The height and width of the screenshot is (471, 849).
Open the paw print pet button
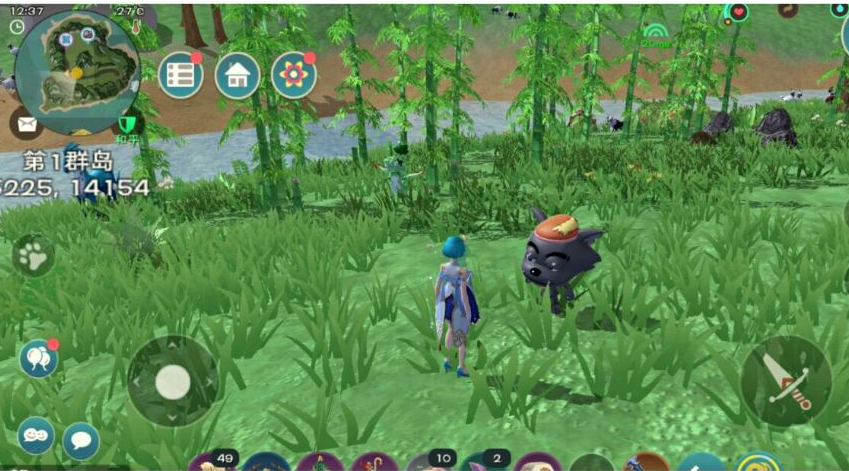point(34,257)
